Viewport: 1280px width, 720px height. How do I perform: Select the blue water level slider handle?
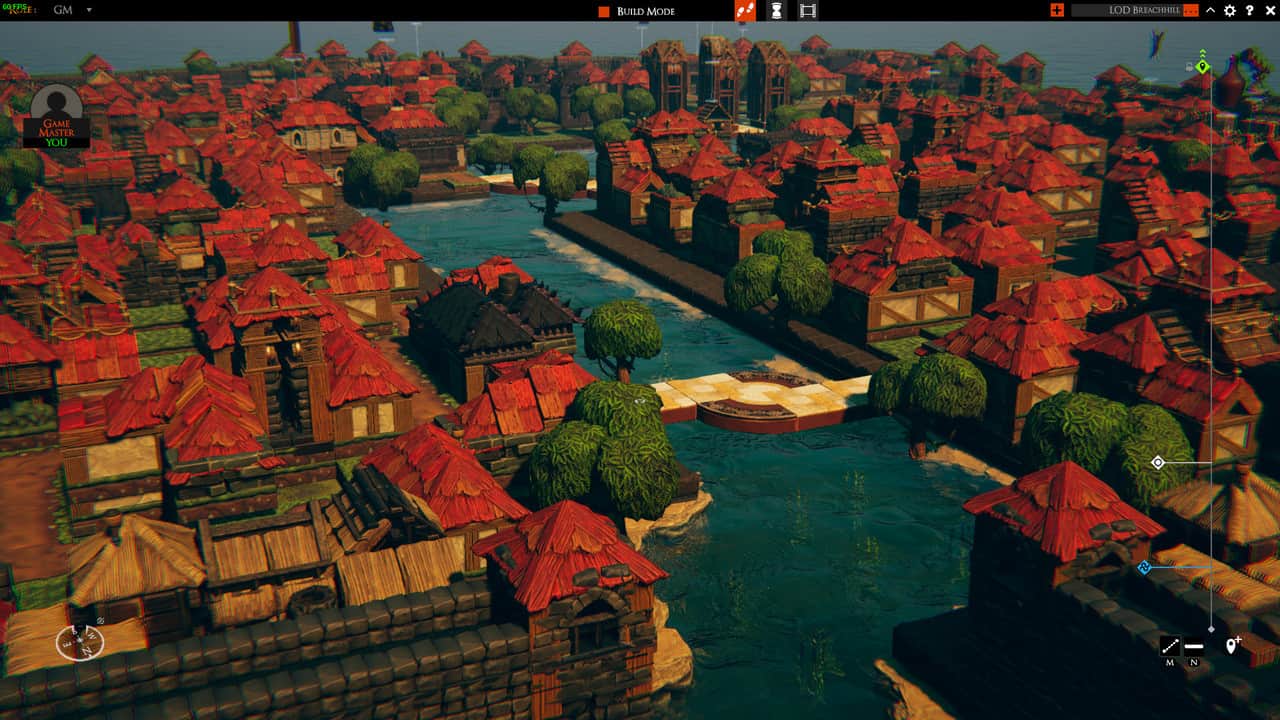click(1145, 568)
